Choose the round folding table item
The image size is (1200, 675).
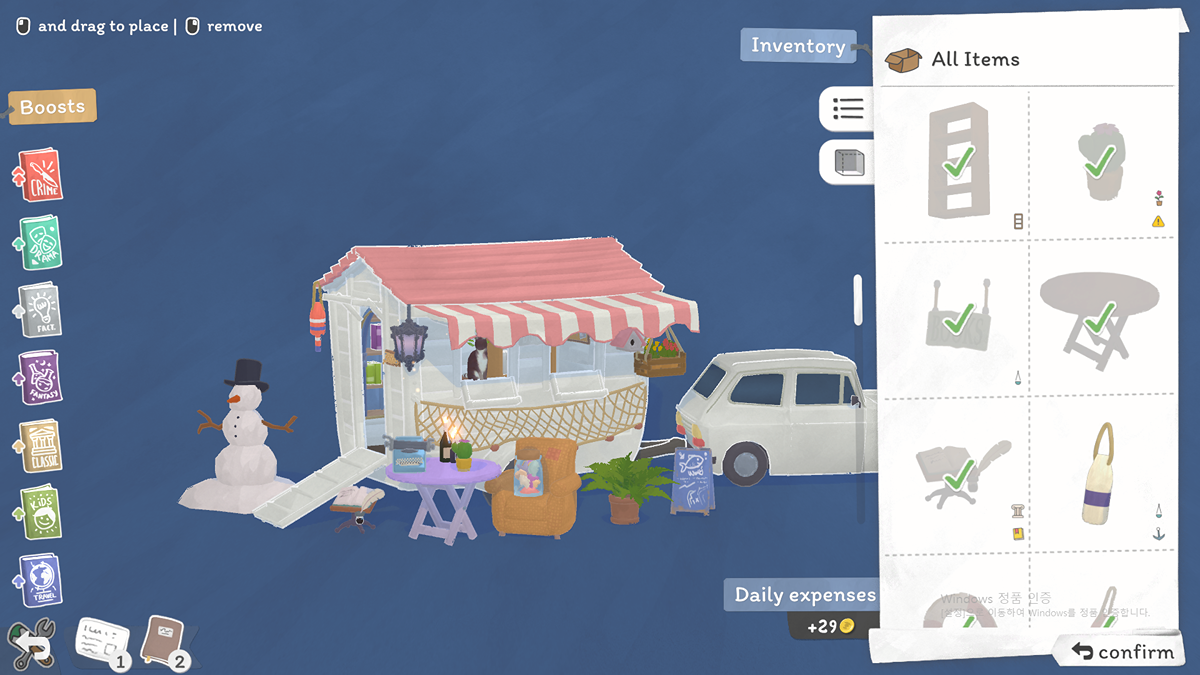tap(1099, 318)
